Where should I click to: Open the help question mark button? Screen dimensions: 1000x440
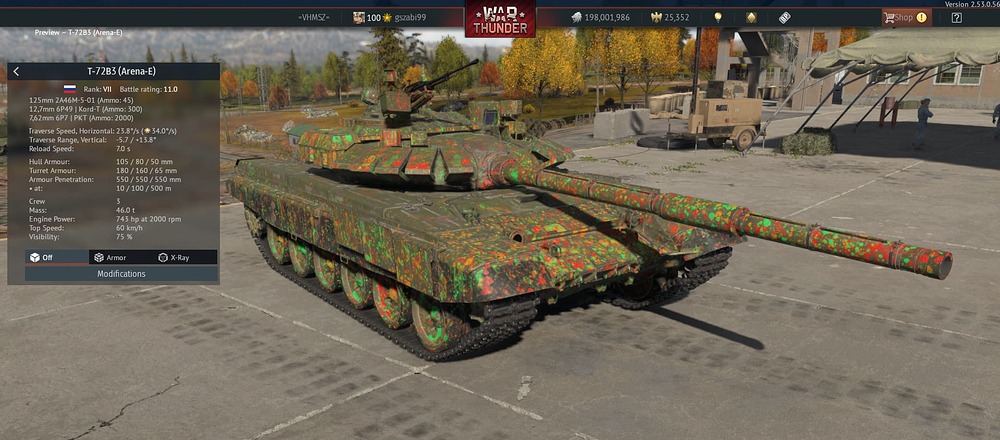coord(957,17)
